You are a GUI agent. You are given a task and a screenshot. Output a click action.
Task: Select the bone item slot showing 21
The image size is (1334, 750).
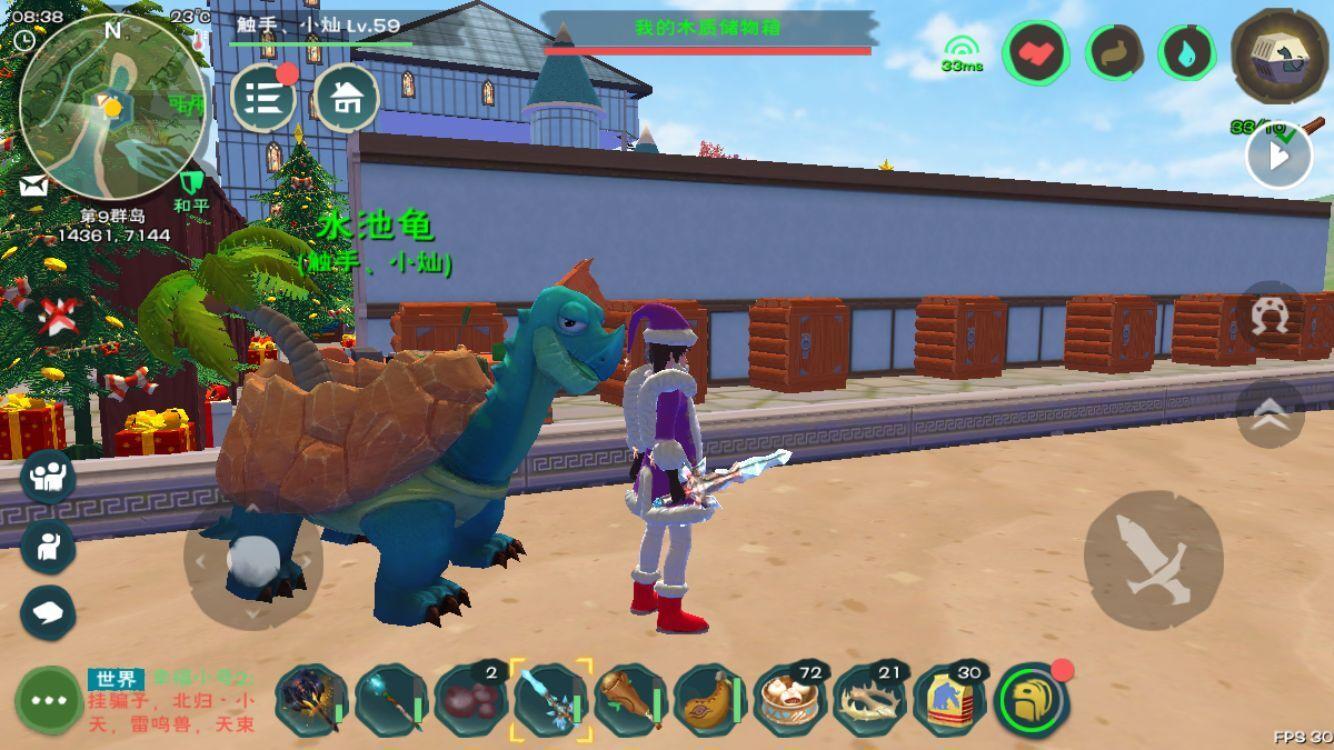click(871, 697)
